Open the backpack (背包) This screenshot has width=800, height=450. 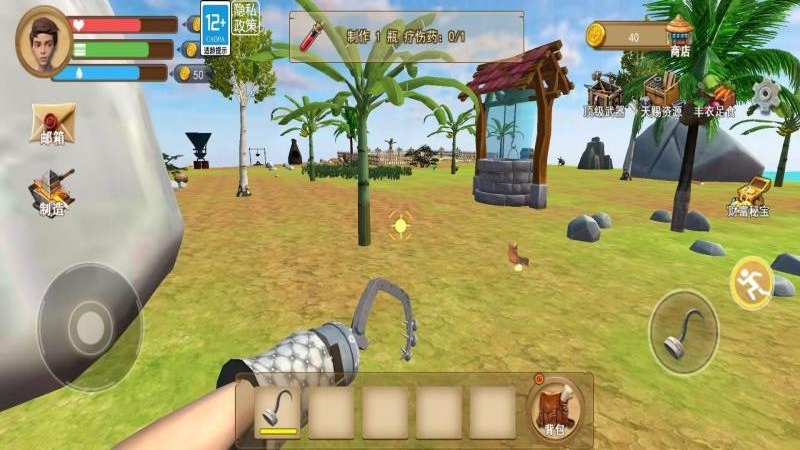click(x=554, y=409)
